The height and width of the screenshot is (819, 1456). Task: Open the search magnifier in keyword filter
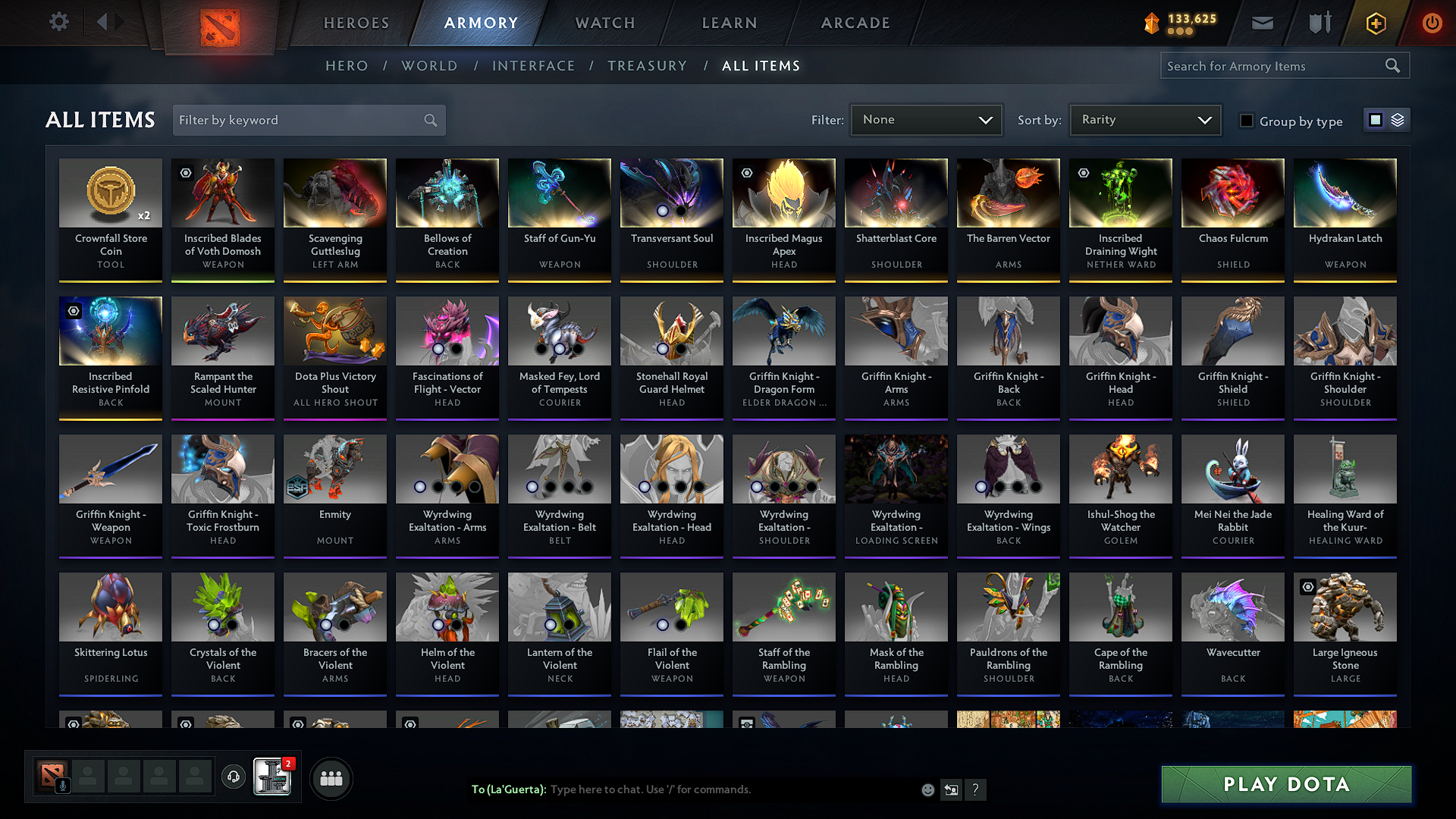click(429, 120)
